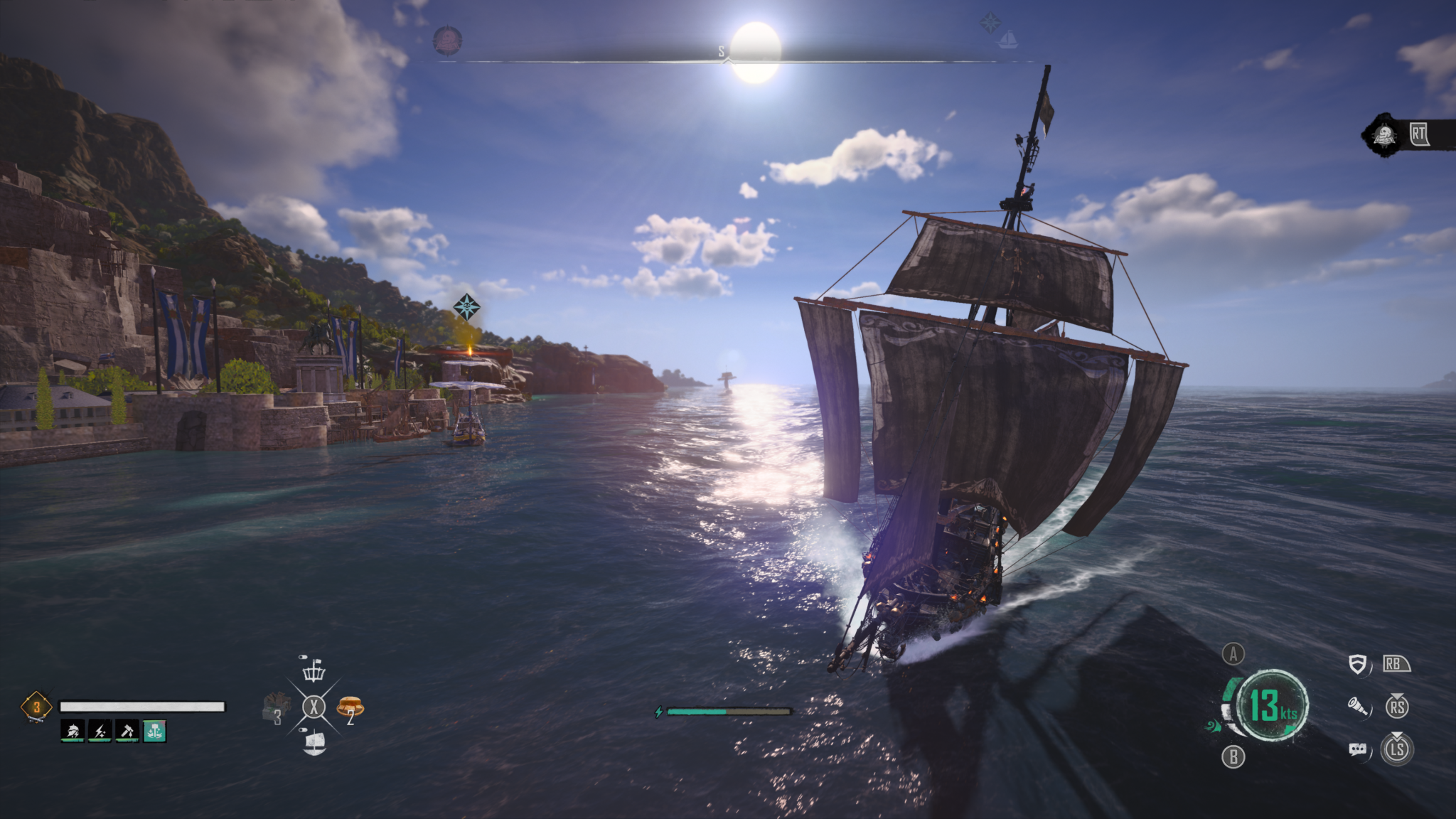This screenshot has width=1456, height=819.
Task: Click the ship rank 3 diamond badge
Action: point(36,707)
